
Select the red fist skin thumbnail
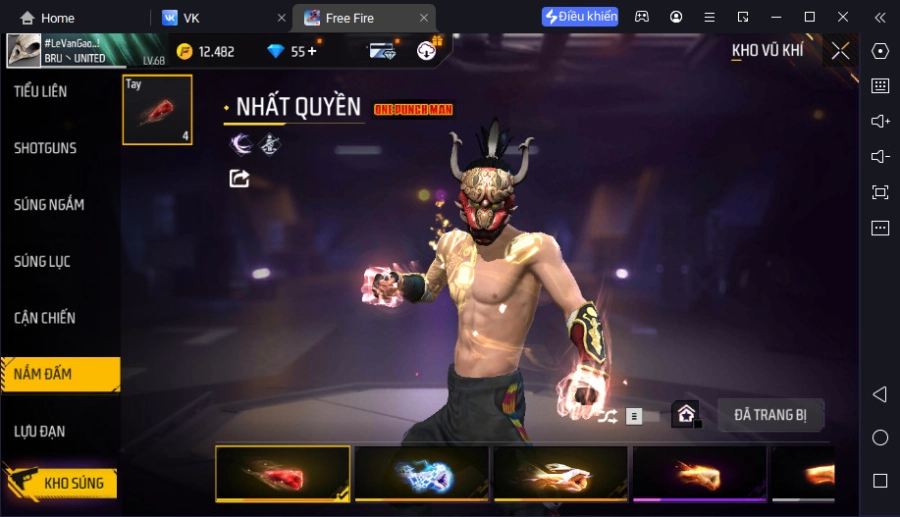(x=283, y=473)
